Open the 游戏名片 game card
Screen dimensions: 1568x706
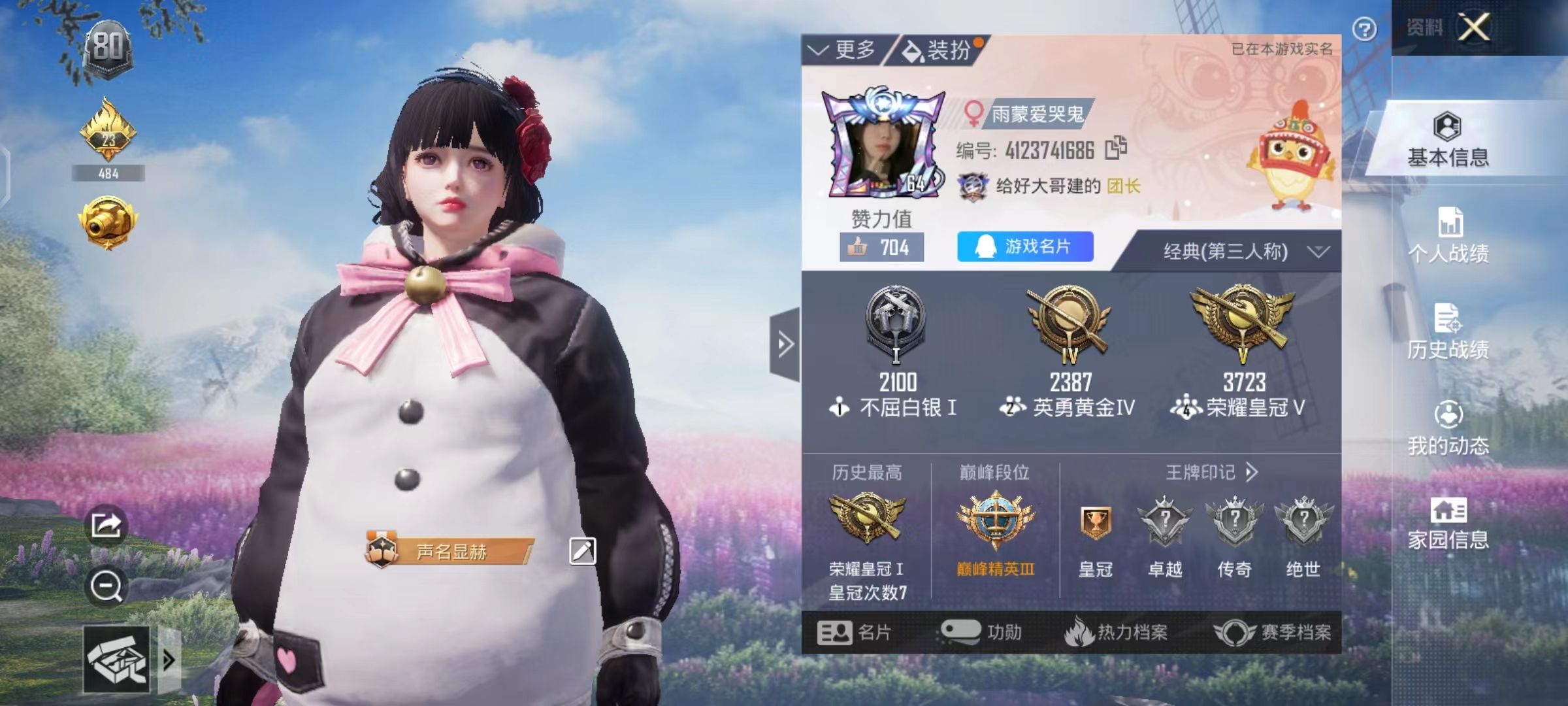click(x=1024, y=246)
